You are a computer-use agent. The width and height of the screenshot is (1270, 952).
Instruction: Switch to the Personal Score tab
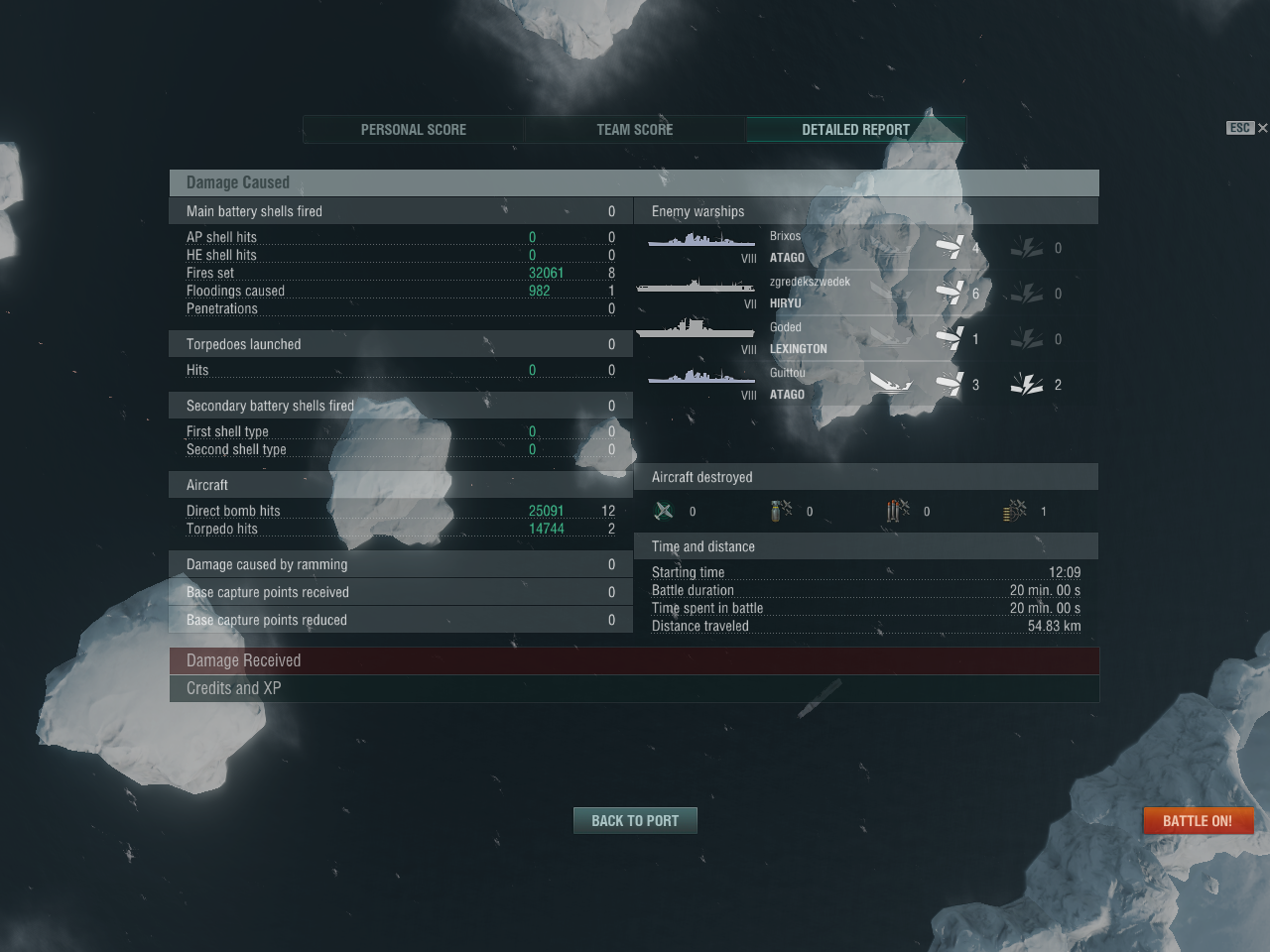click(414, 130)
